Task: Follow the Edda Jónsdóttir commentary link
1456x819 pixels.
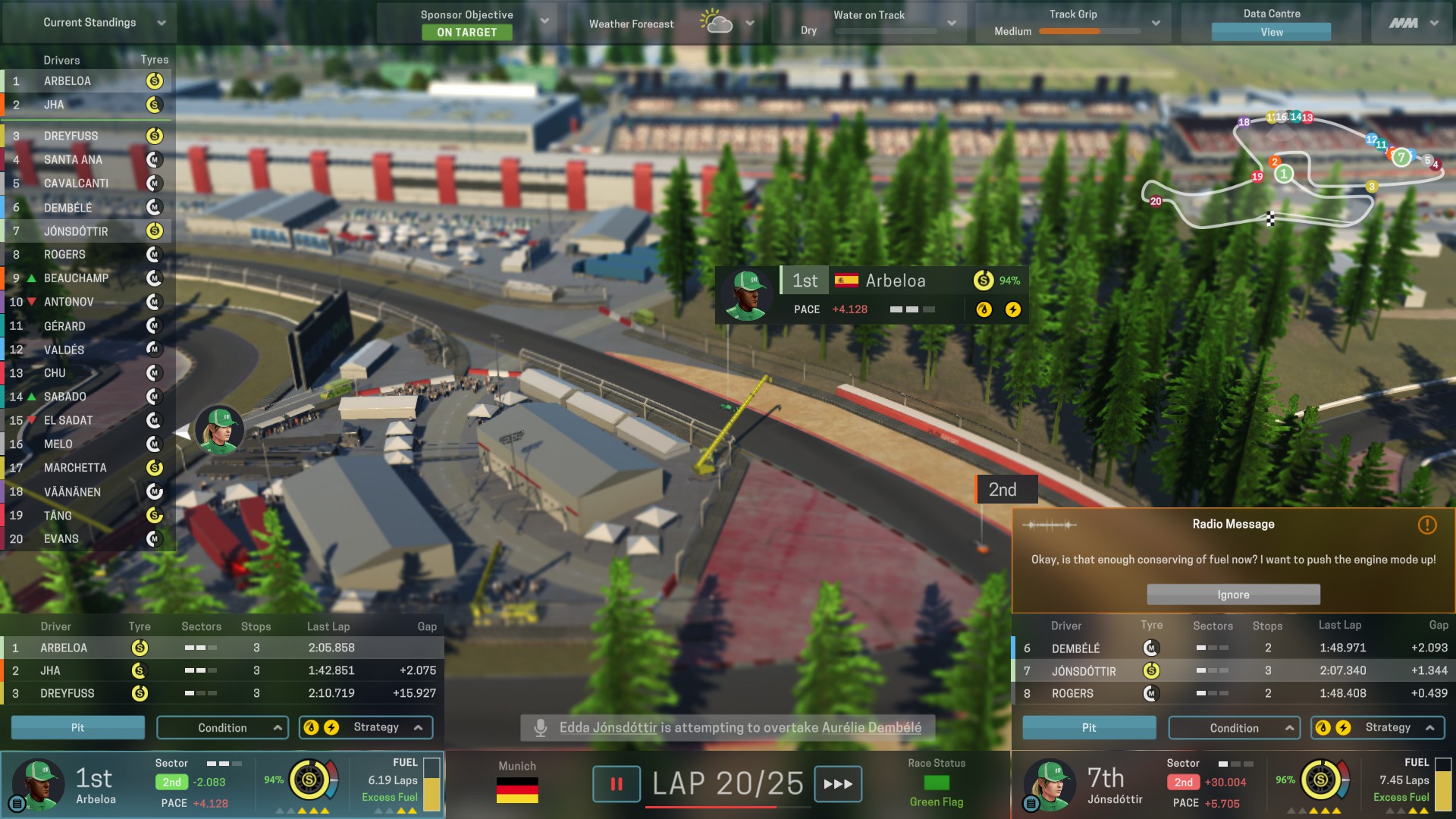Action: tap(608, 727)
